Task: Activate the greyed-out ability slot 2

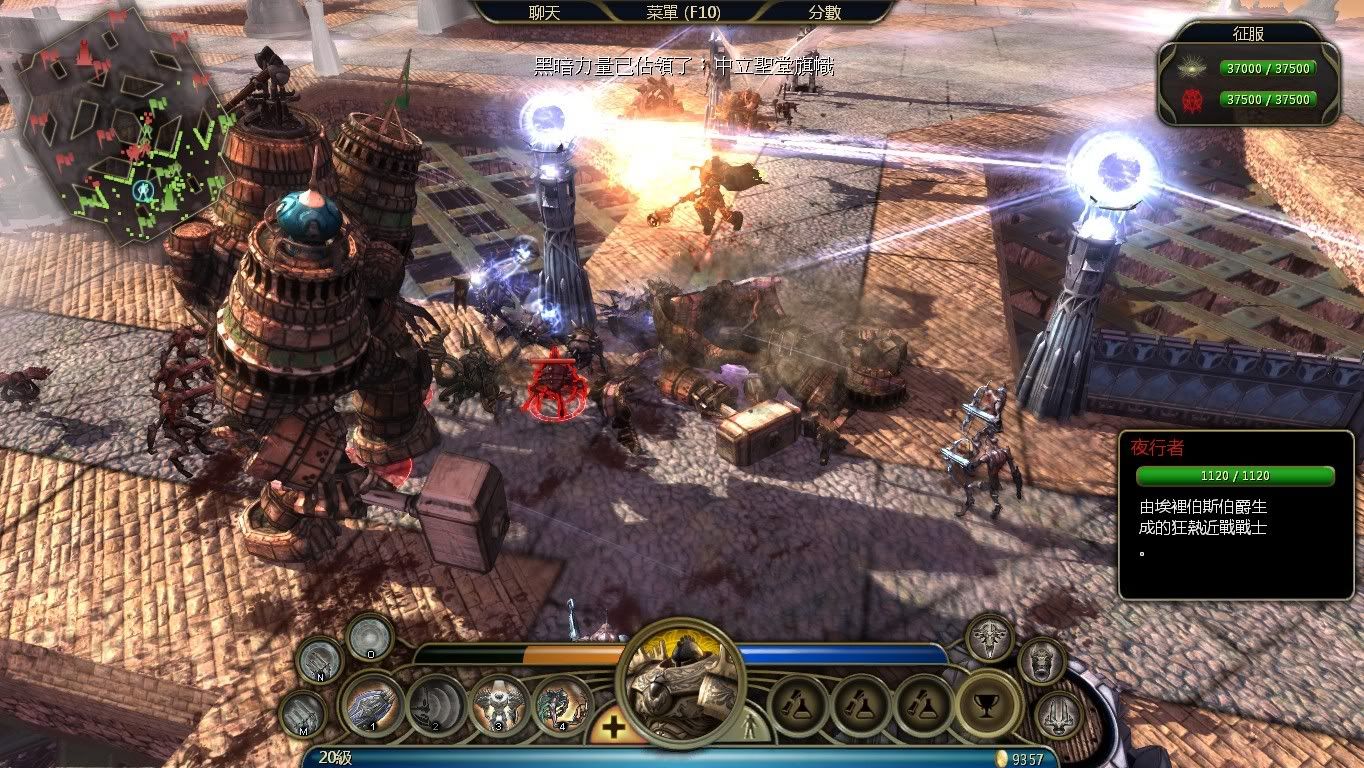Action: click(436, 704)
